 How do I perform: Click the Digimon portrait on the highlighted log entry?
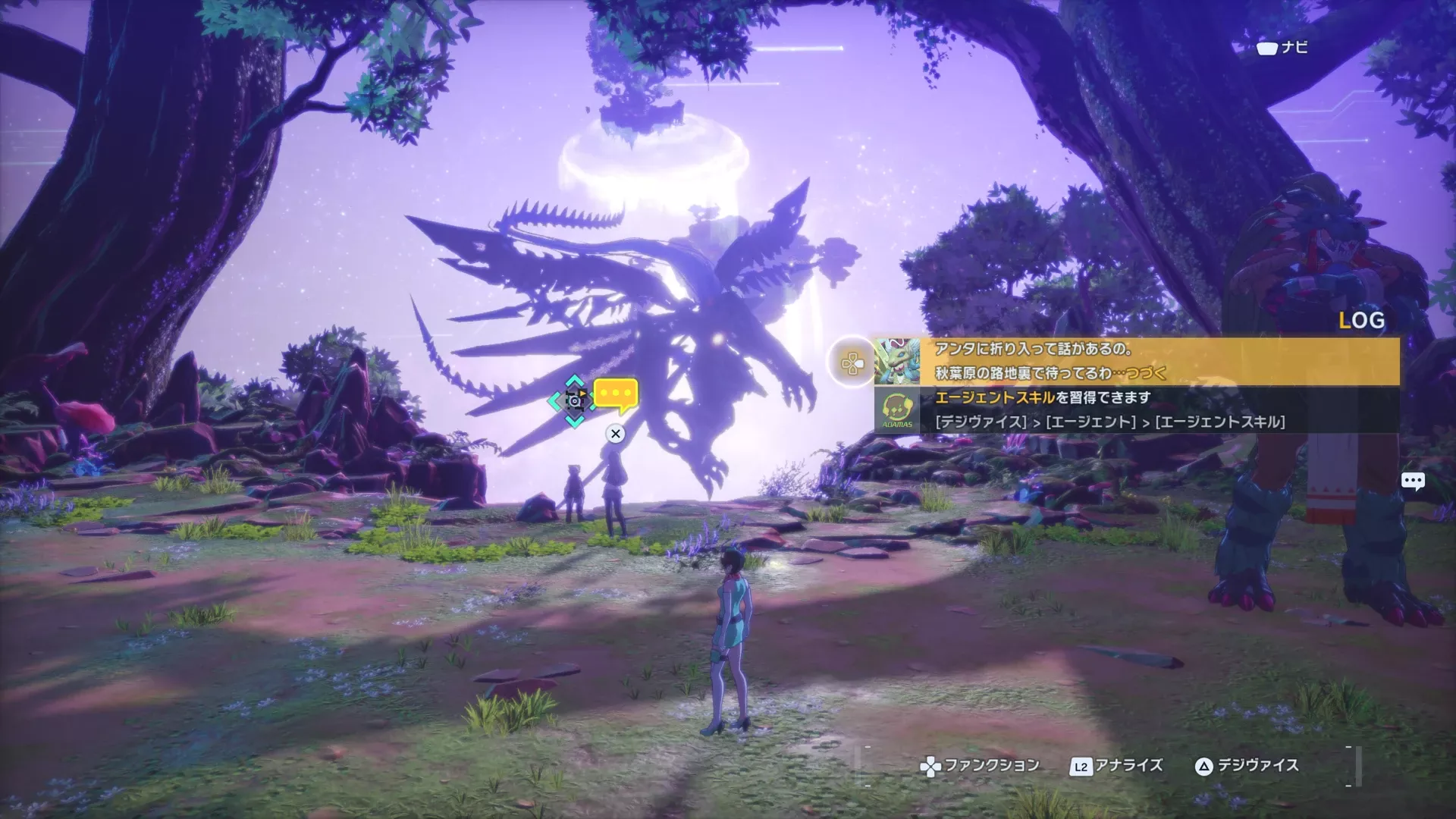click(x=897, y=361)
